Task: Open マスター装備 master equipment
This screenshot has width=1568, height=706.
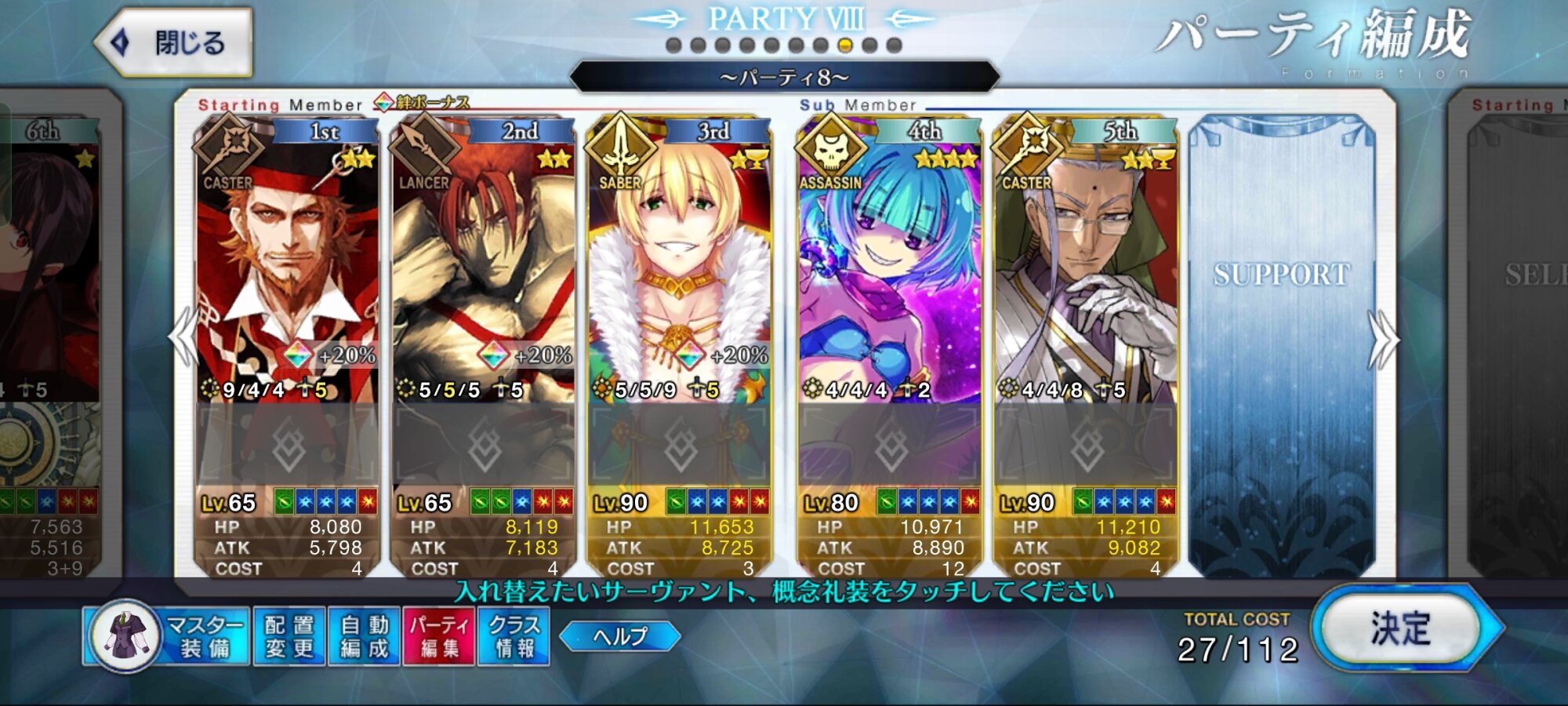Action: 166,636
